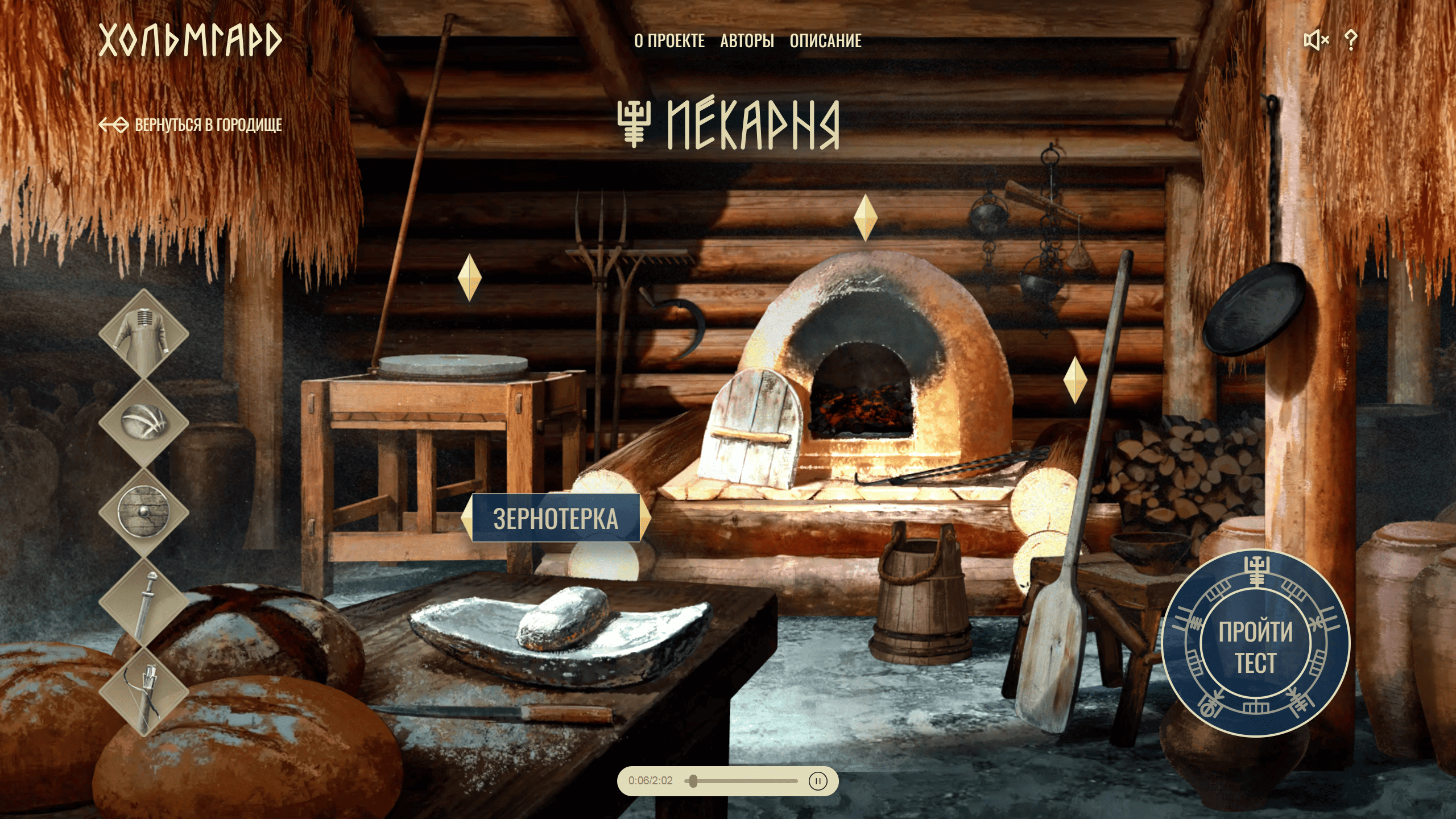Show the ОПИСАНИЕ text

pyautogui.click(x=825, y=41)
